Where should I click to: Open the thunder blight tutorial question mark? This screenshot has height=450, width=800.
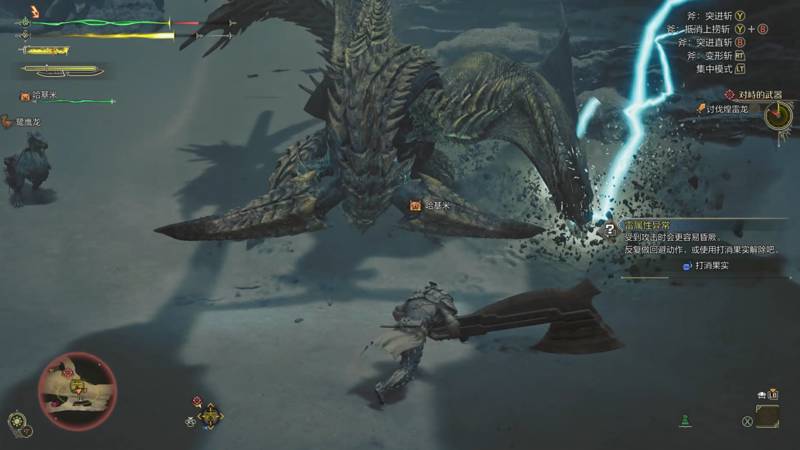pyautogui.click(x=609, y=230)
